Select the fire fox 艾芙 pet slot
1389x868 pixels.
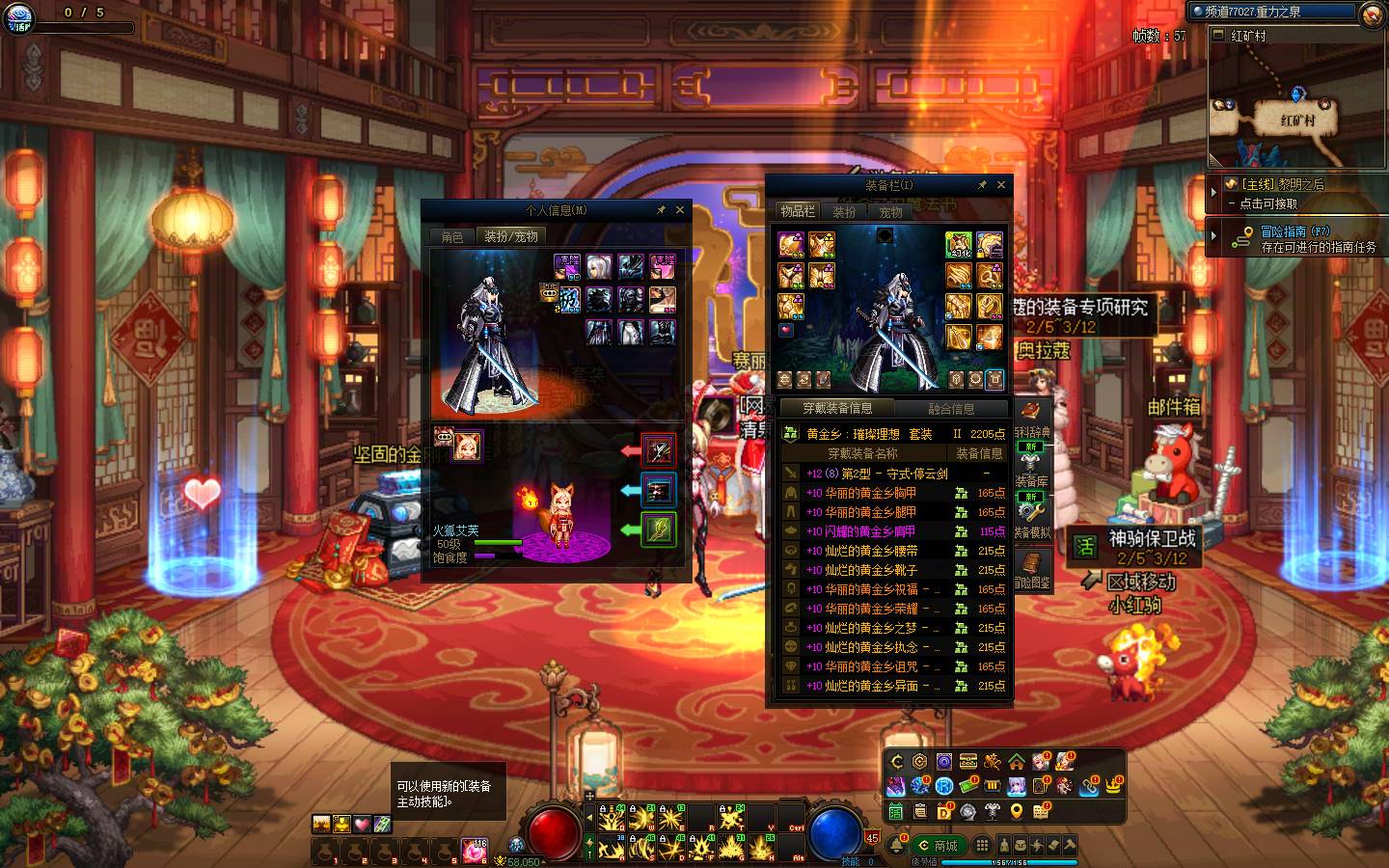pos(468,446)
